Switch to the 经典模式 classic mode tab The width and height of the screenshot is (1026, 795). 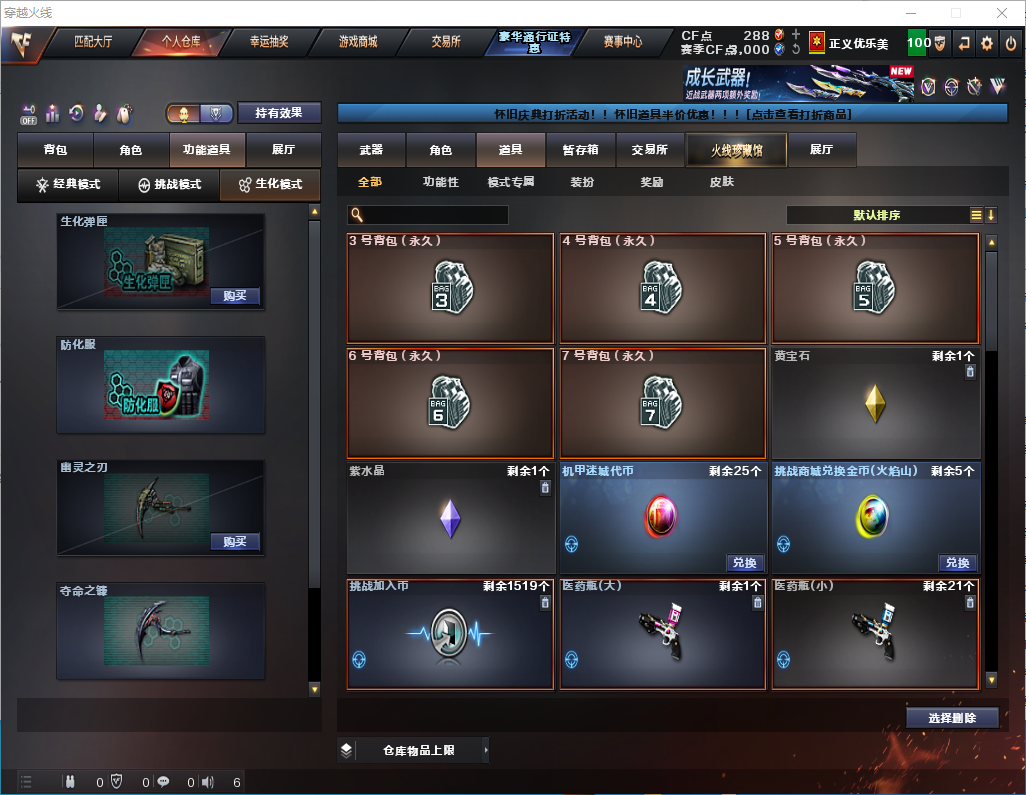[68, 185]
